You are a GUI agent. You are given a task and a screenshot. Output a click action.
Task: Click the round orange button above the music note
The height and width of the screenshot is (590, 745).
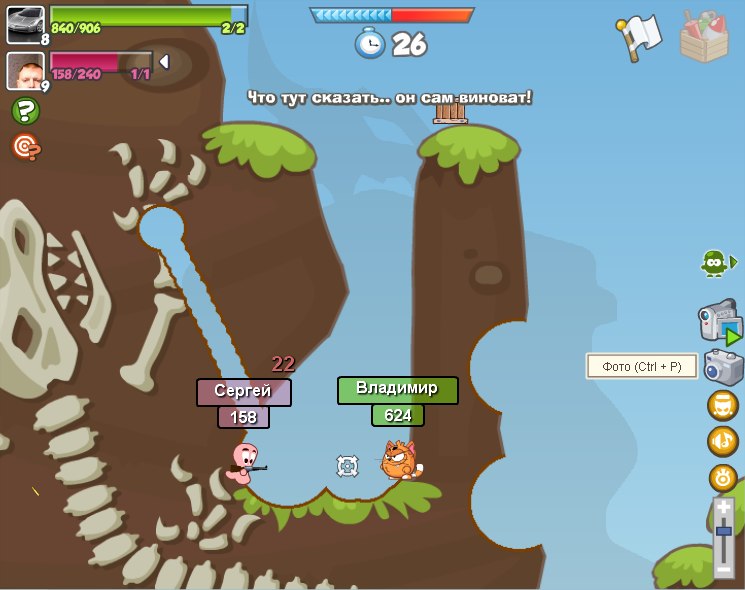[x=723, y=405]
